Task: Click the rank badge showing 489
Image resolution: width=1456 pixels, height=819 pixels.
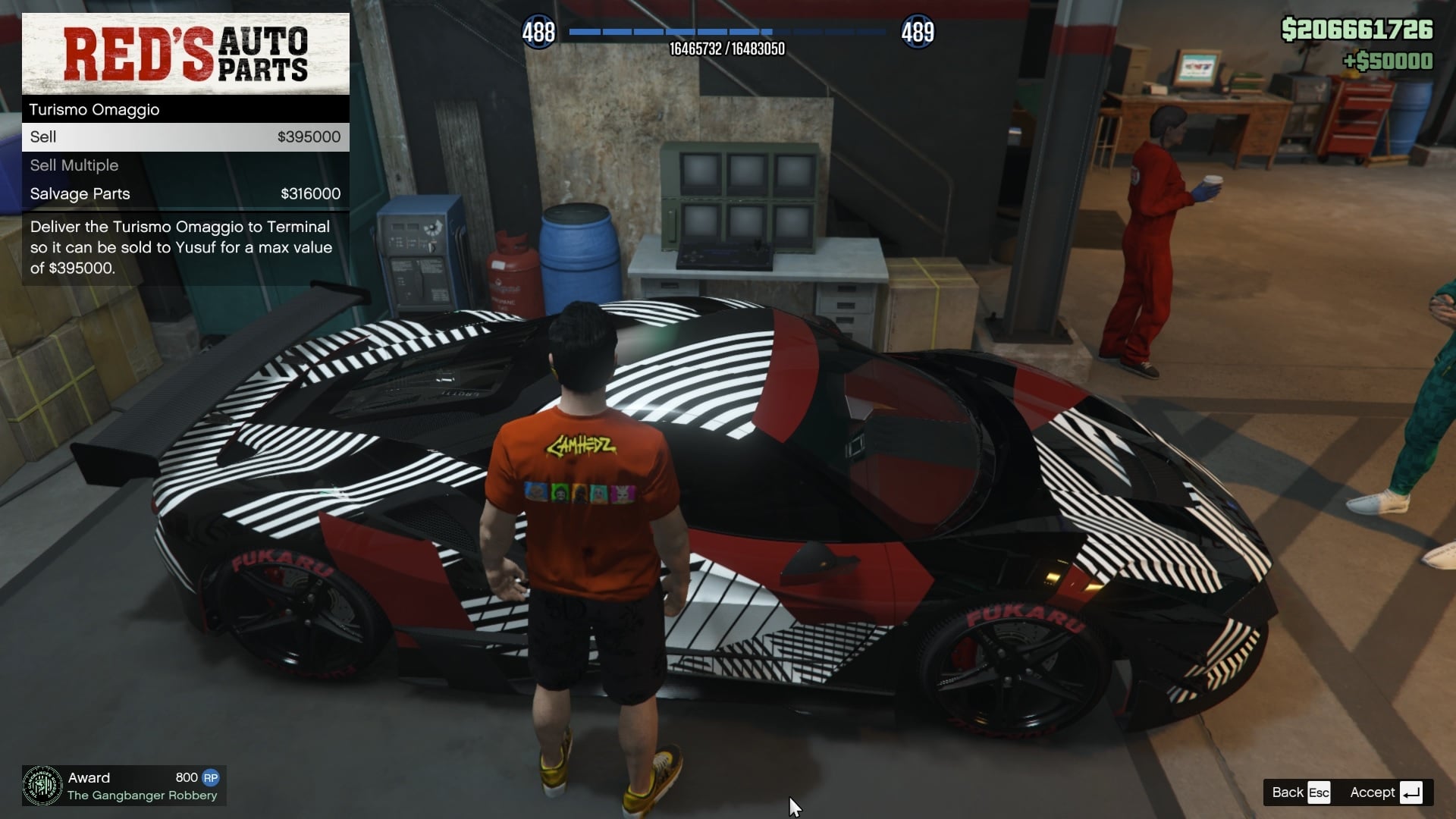Action: click(918, 32)
